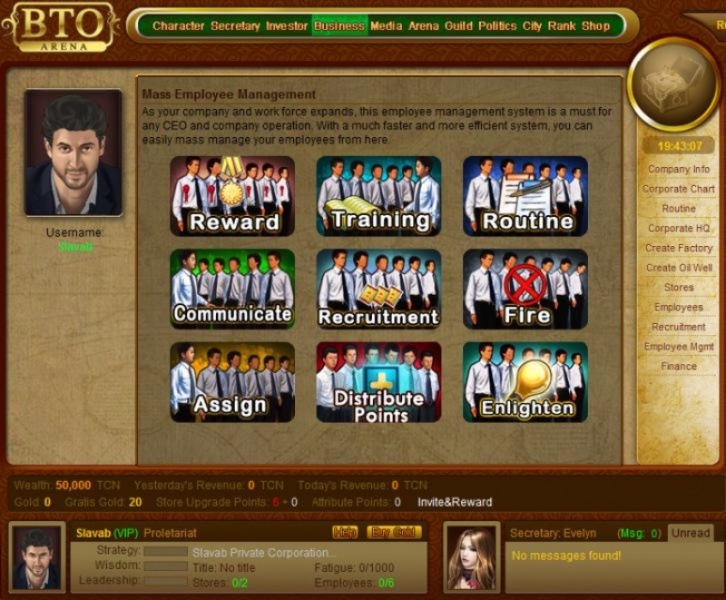This screenshot has width=726, height=600.
Task: Click the Buy Gold button
Action: (x=393, y=532)
